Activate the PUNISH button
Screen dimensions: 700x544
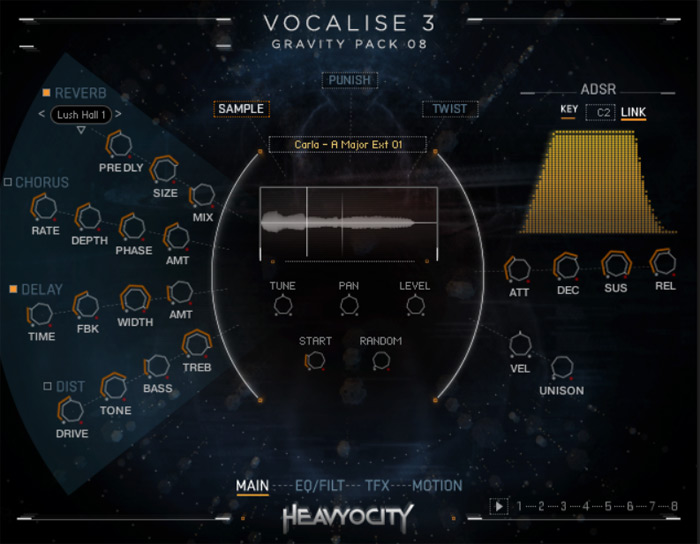(x=349, y=80)
